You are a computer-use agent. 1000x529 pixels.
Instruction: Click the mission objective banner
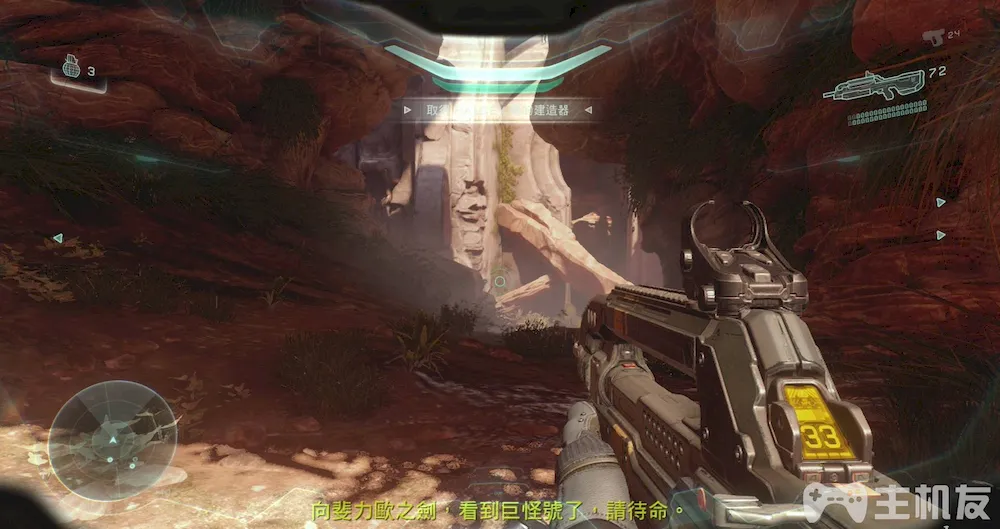coord(497,110)
